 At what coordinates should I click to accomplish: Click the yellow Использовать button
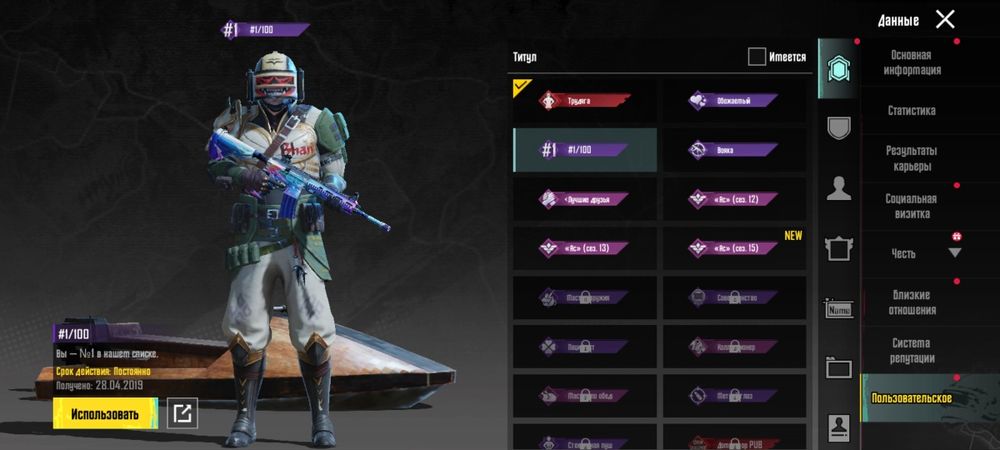click(x=105, y=413)
